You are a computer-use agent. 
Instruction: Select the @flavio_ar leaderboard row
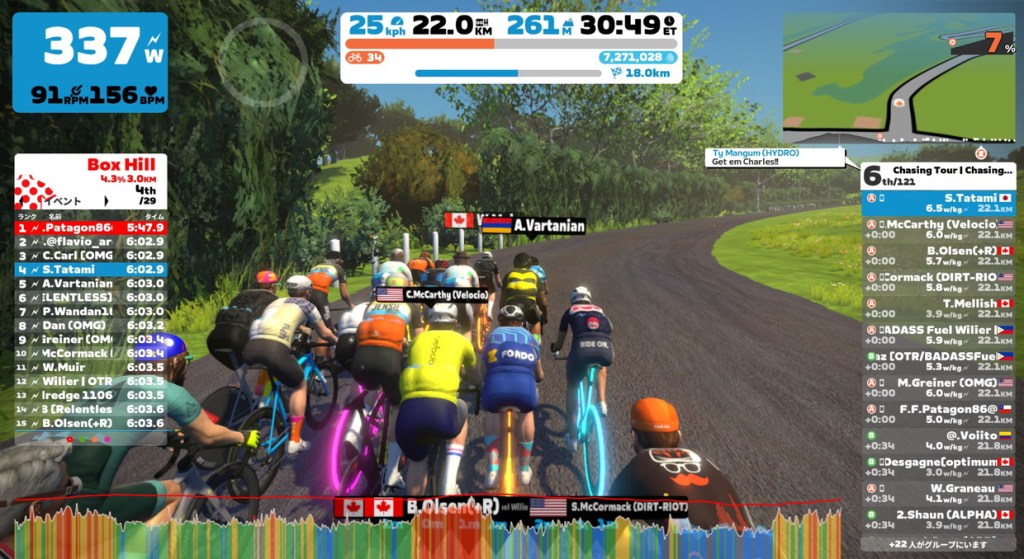(90, 241)
